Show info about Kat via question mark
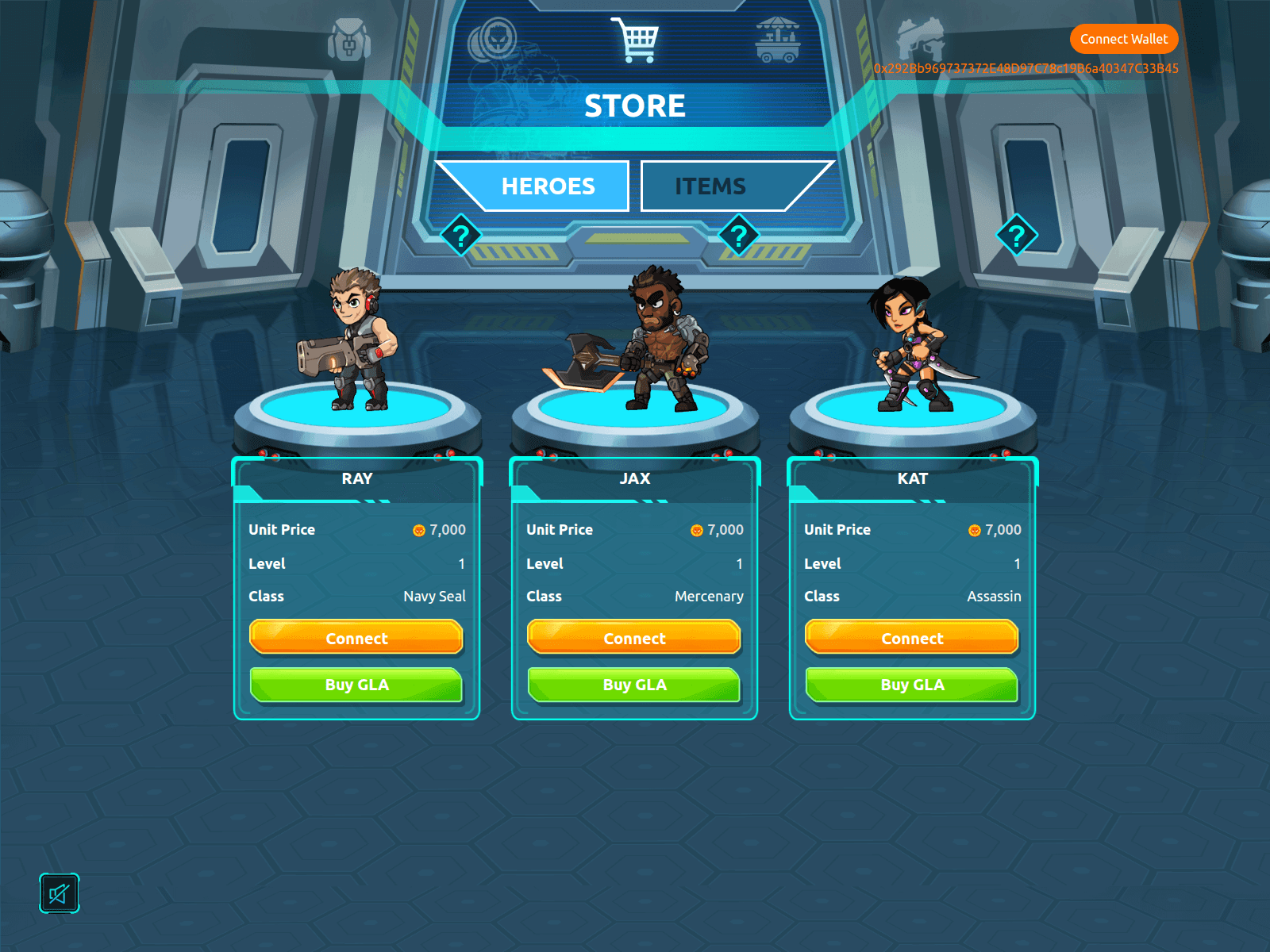The height and width of the screenshot is (952, 1270). (x=1017, y=235)
